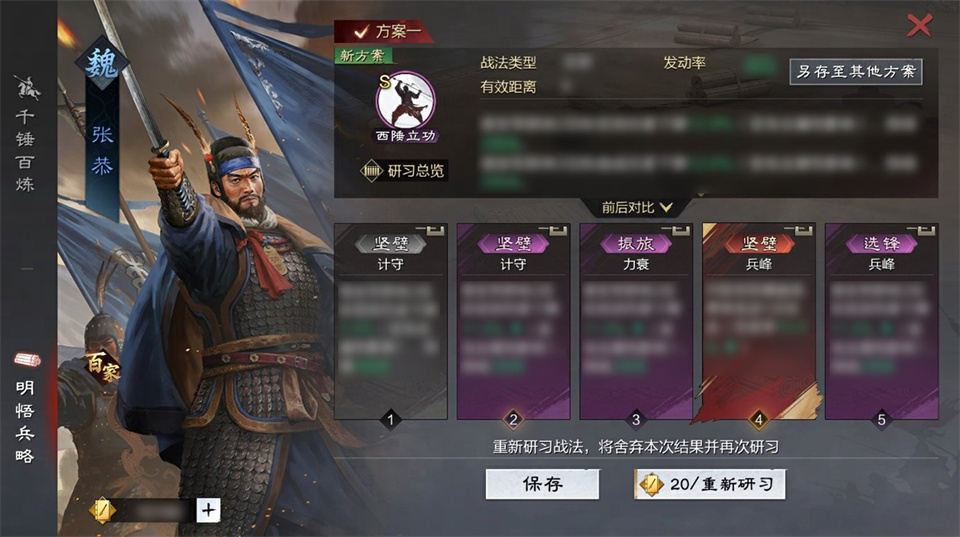
Task: Close the research panel with the red X
Action: [x=918, y=25]
